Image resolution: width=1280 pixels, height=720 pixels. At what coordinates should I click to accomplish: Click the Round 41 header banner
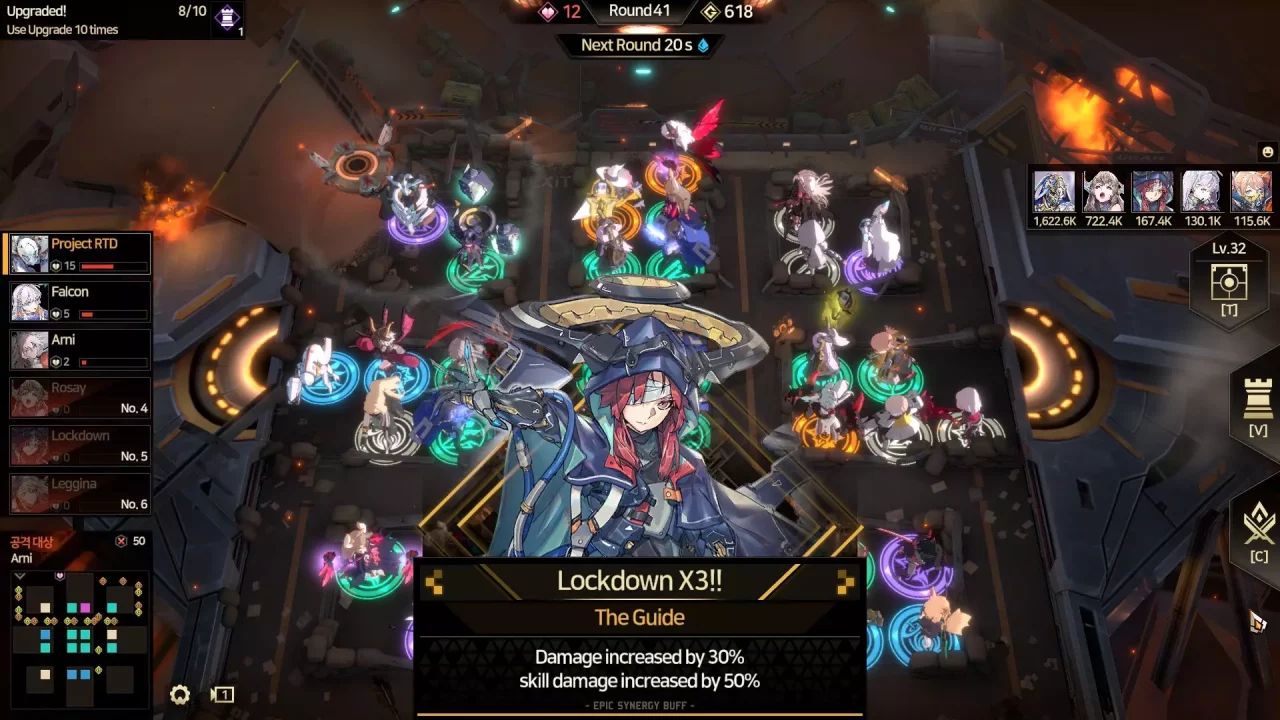click(x=639, y=12)
